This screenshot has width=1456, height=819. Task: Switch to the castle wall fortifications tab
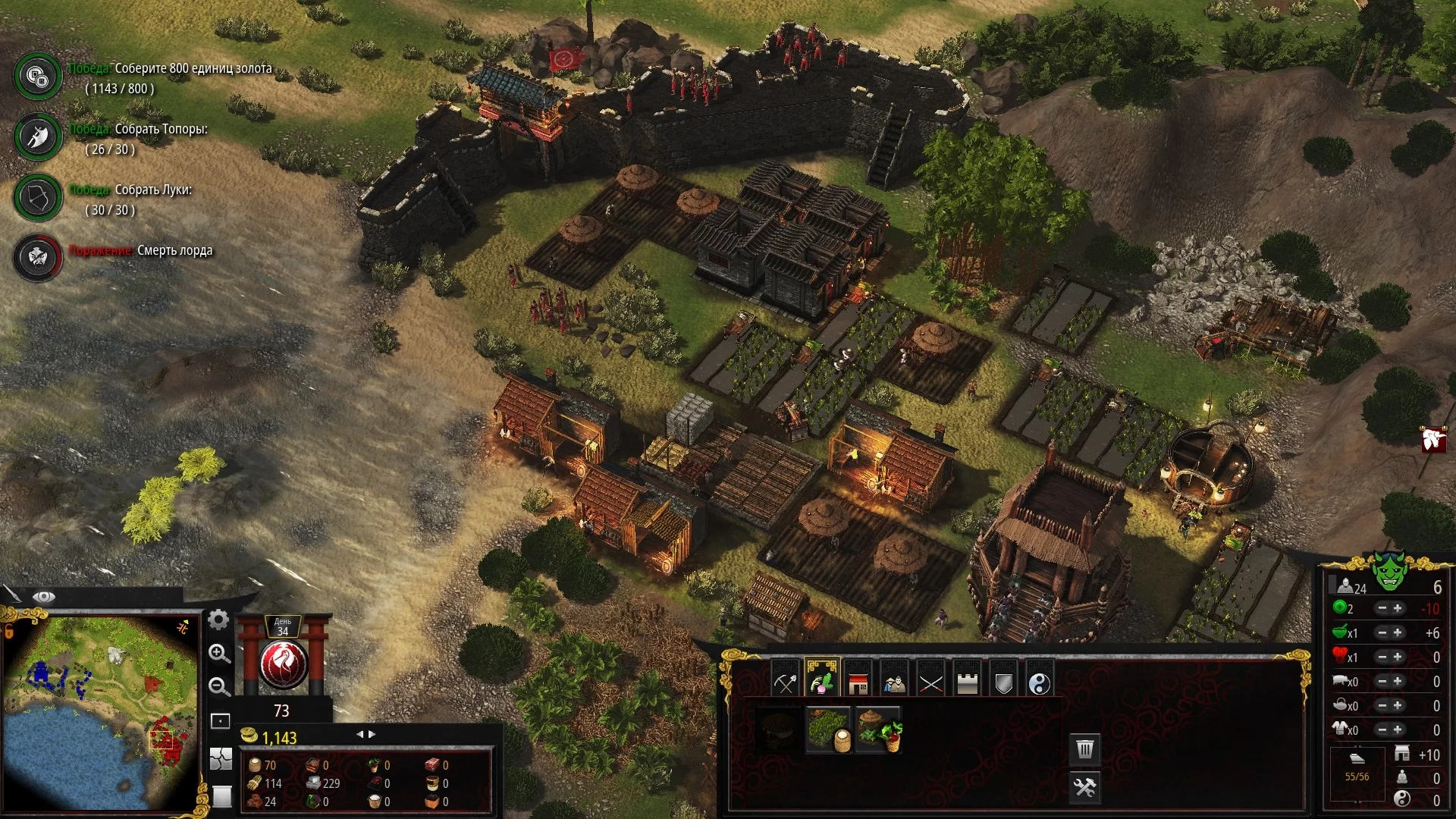pyautogui.click(x=967, y=682)
